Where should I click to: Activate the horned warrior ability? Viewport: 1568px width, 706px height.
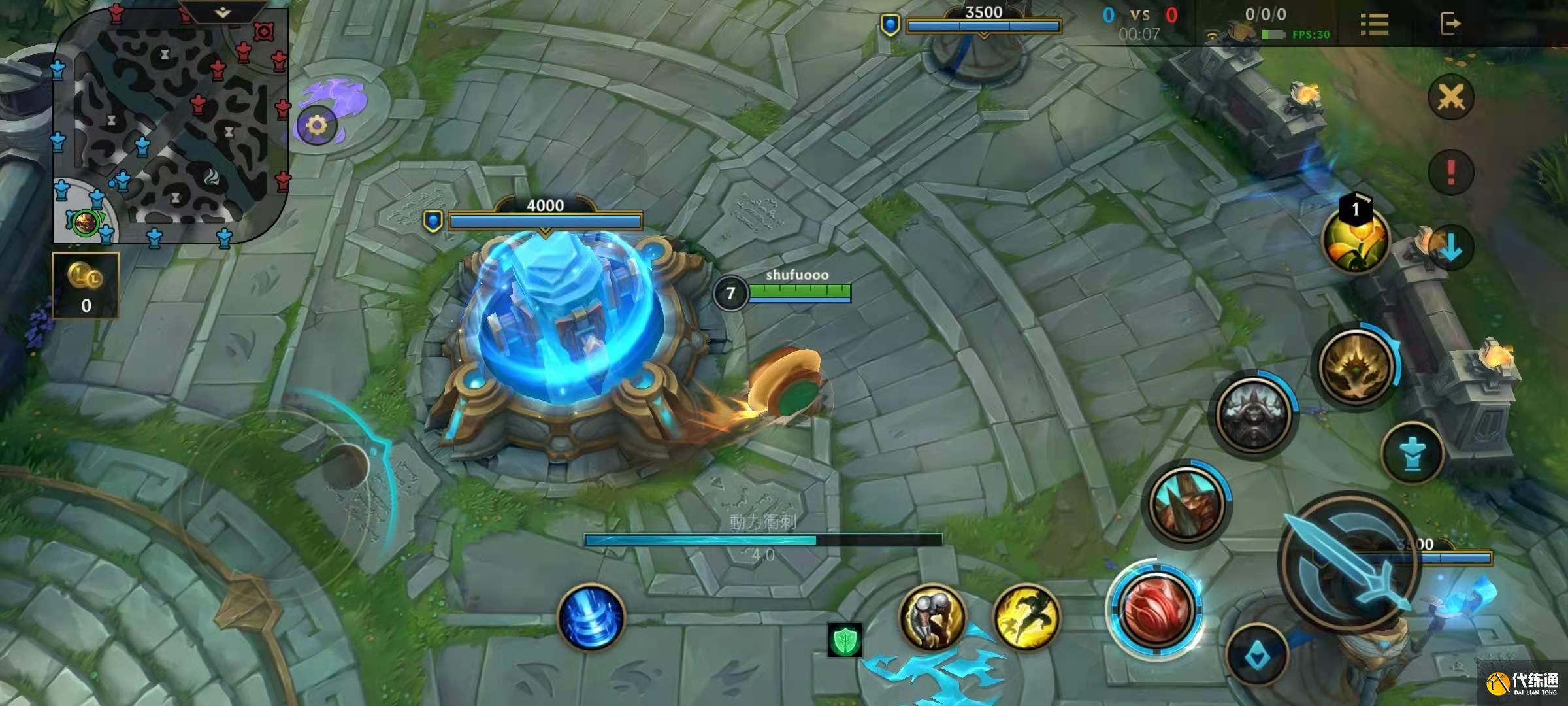pyautogui.click(x=1187, y=503)
